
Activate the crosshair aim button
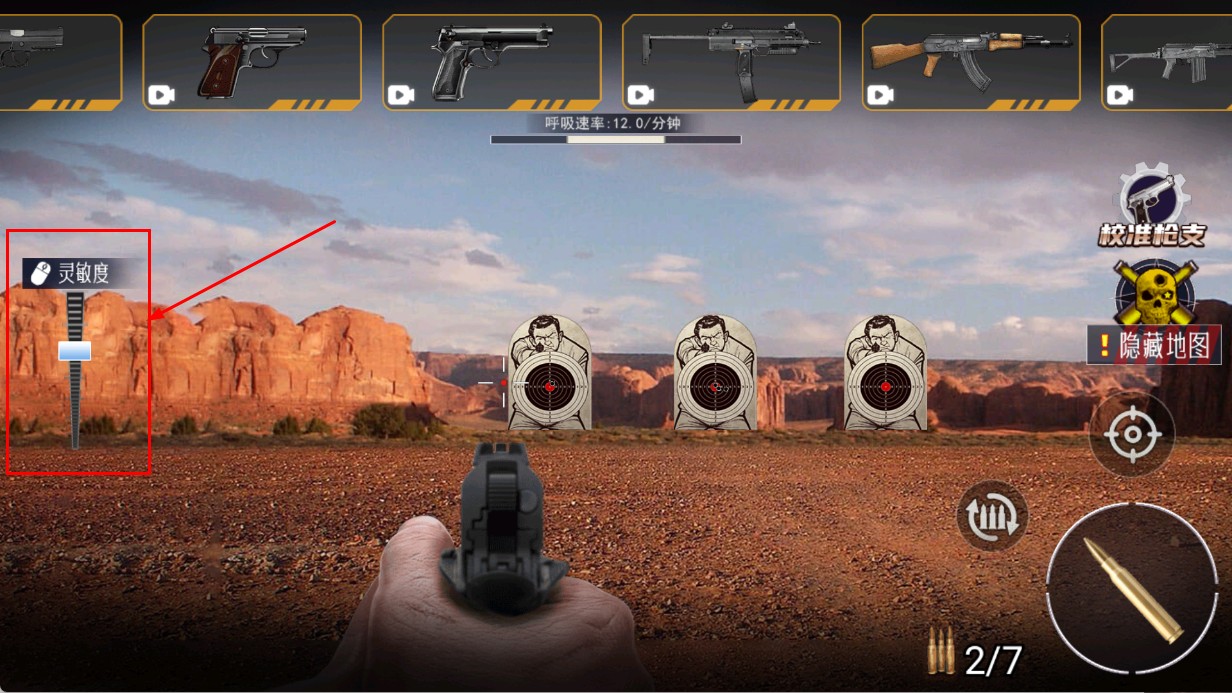point(1131,435)
